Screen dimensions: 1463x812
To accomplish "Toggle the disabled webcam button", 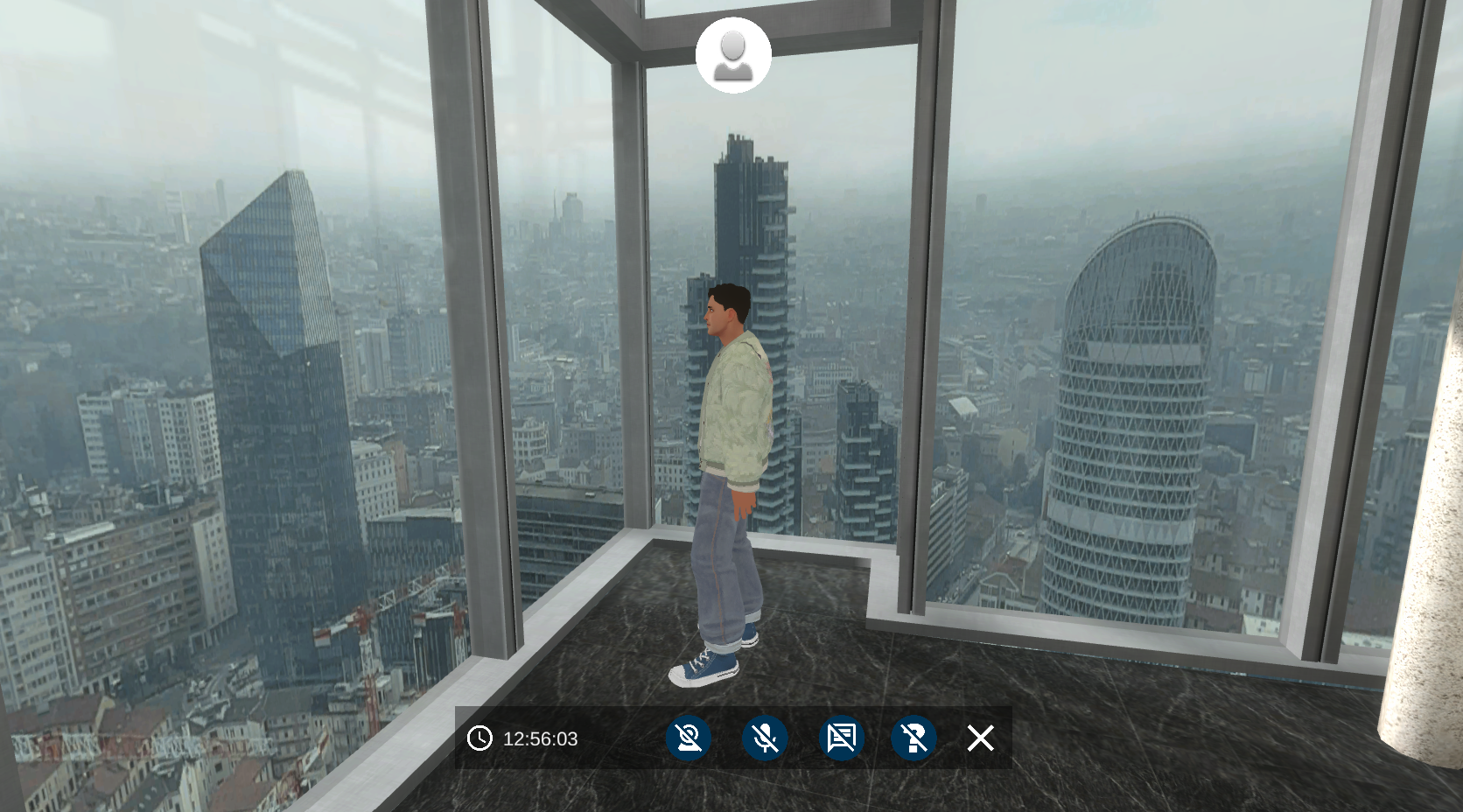I will 689,738.
